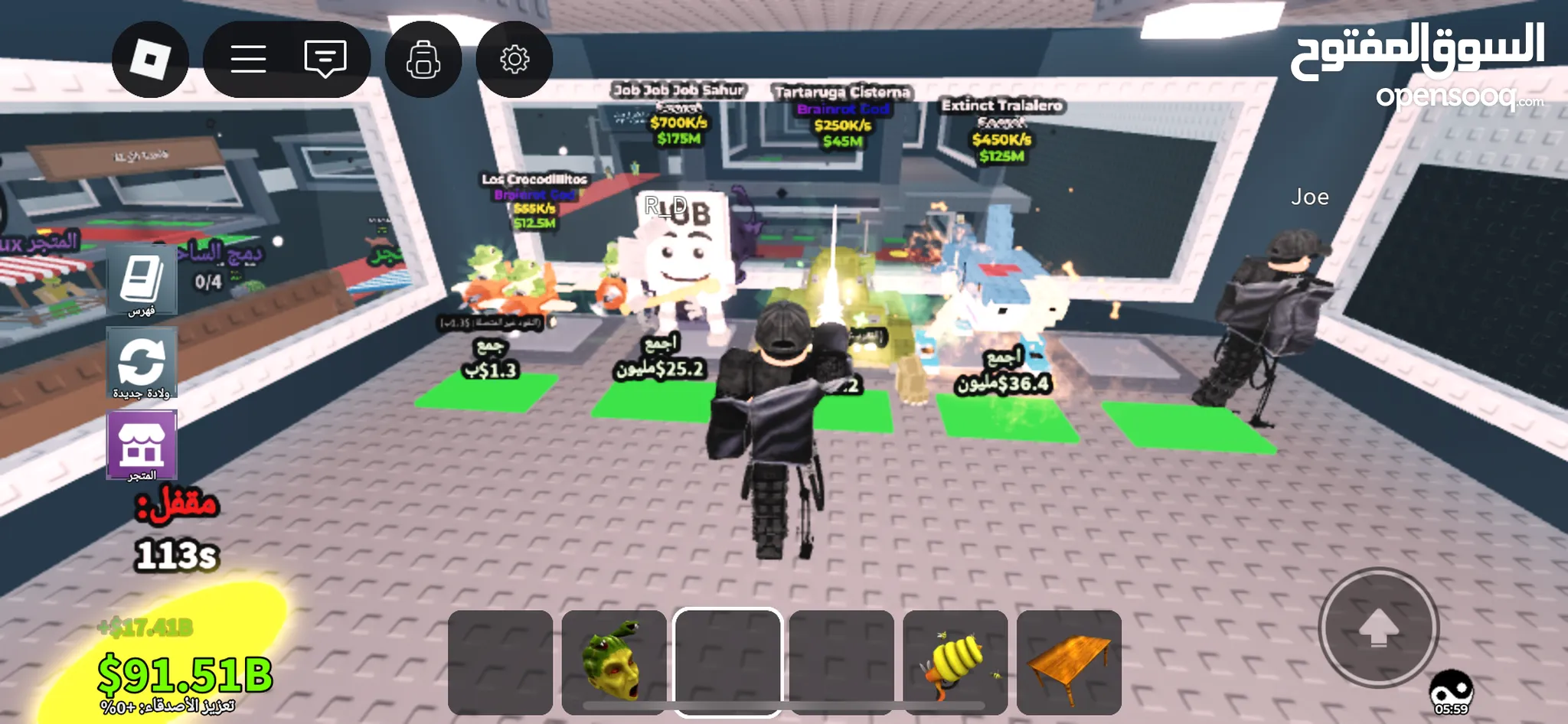This screenshot has height=724, width=1568.
Task: Expand the Job Job Job Sahur price label
Action: pyautogui.click(x=680, y=115)
